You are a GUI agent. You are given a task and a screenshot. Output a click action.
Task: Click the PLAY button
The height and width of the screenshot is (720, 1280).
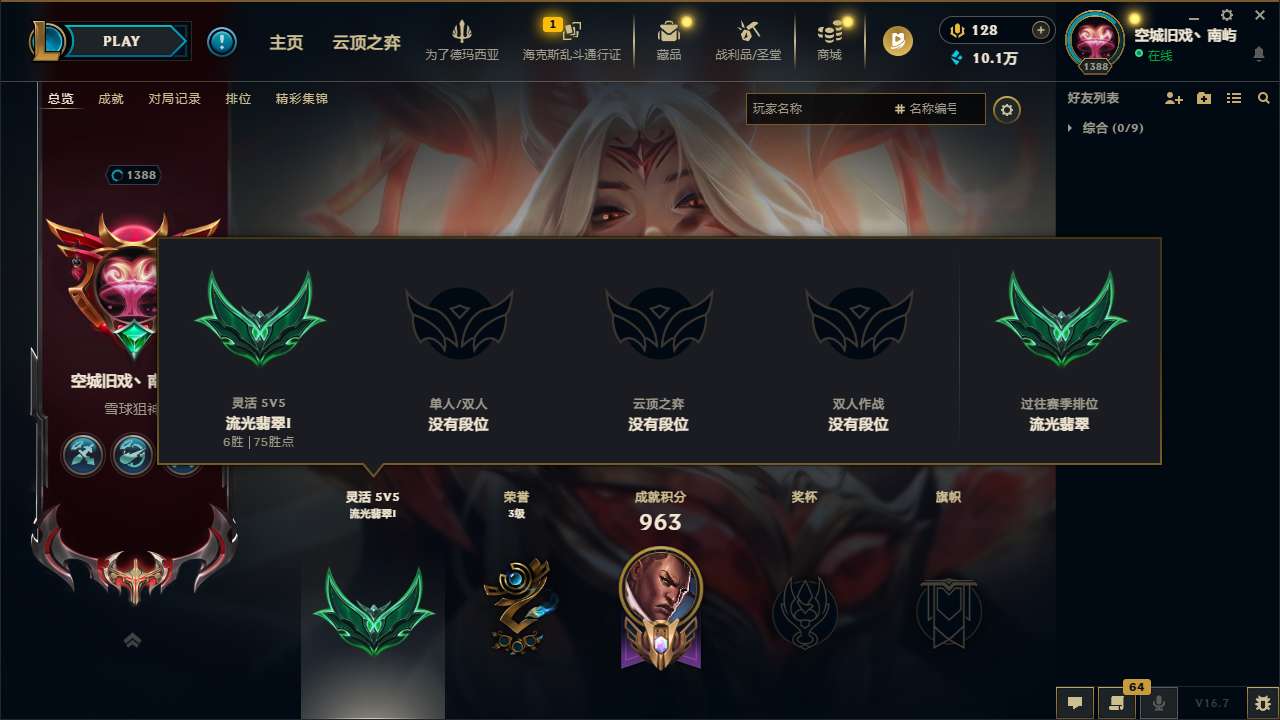pyautogui.click(x=122, y=41)
